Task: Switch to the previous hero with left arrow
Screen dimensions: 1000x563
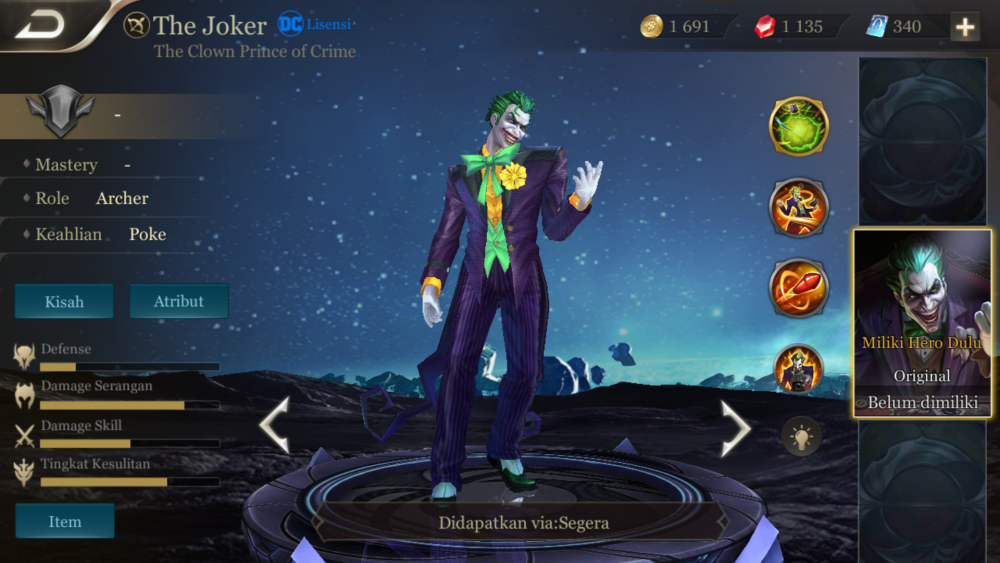Action: (x=275, y=425)
